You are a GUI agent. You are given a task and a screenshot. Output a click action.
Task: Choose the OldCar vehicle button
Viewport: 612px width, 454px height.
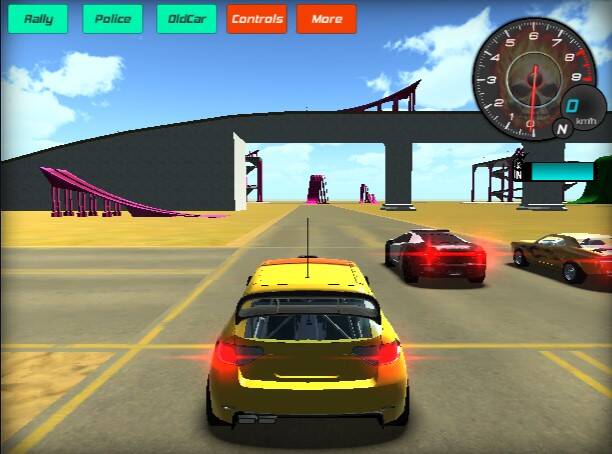click(x=186, y=19)
